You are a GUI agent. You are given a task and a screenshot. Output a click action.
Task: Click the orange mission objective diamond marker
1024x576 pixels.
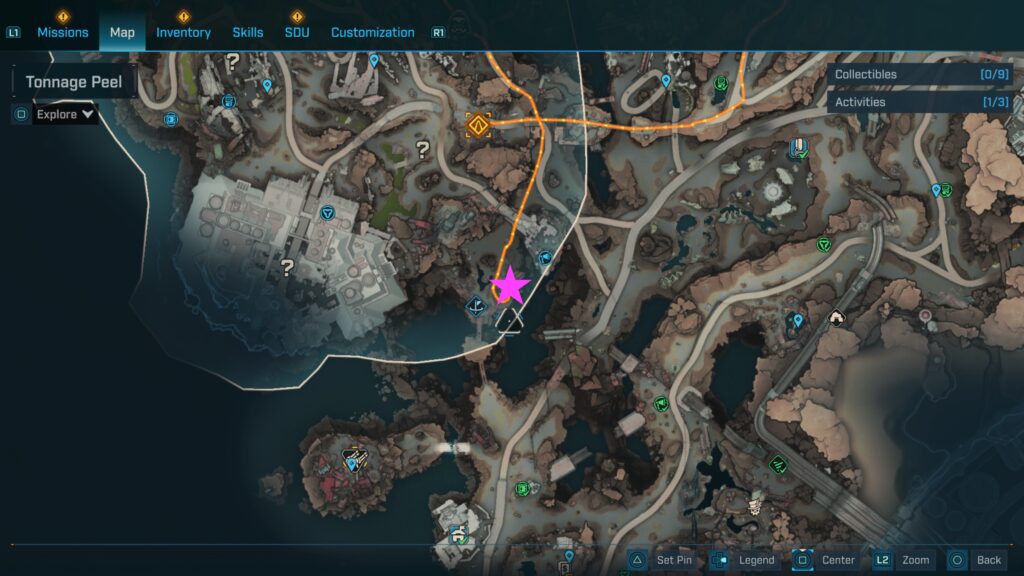click(x=478, y=126)
